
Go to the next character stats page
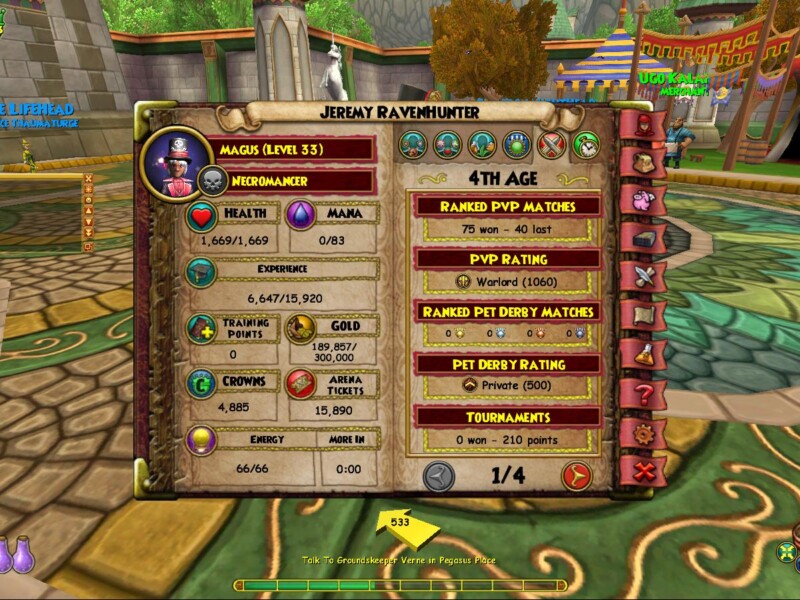tap(576, 476)
